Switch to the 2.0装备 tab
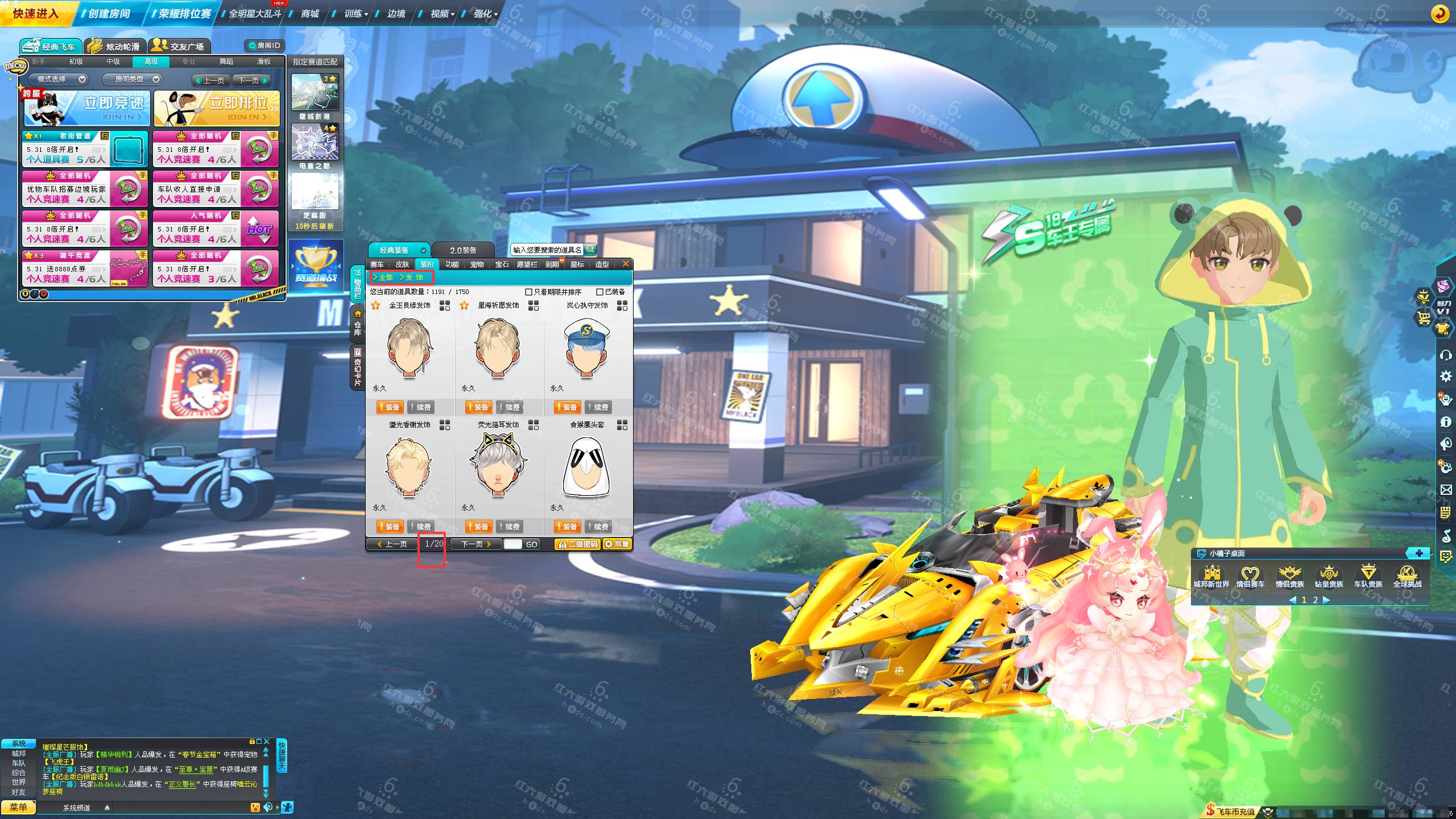 pos(463,250)
